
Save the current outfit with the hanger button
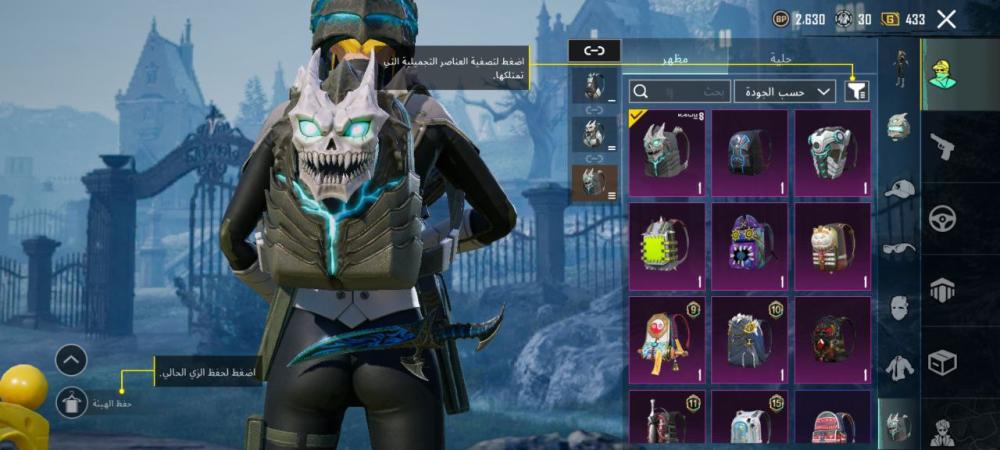point(71,402)
